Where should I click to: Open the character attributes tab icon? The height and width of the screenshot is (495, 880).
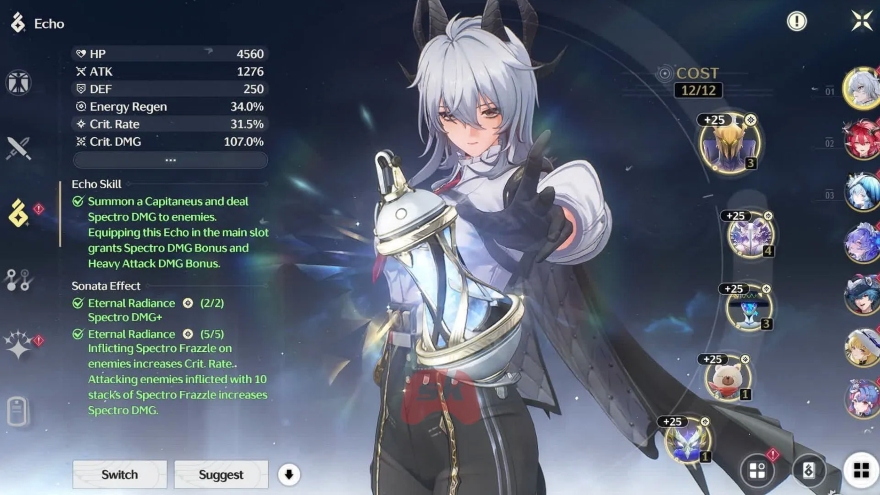19,84
